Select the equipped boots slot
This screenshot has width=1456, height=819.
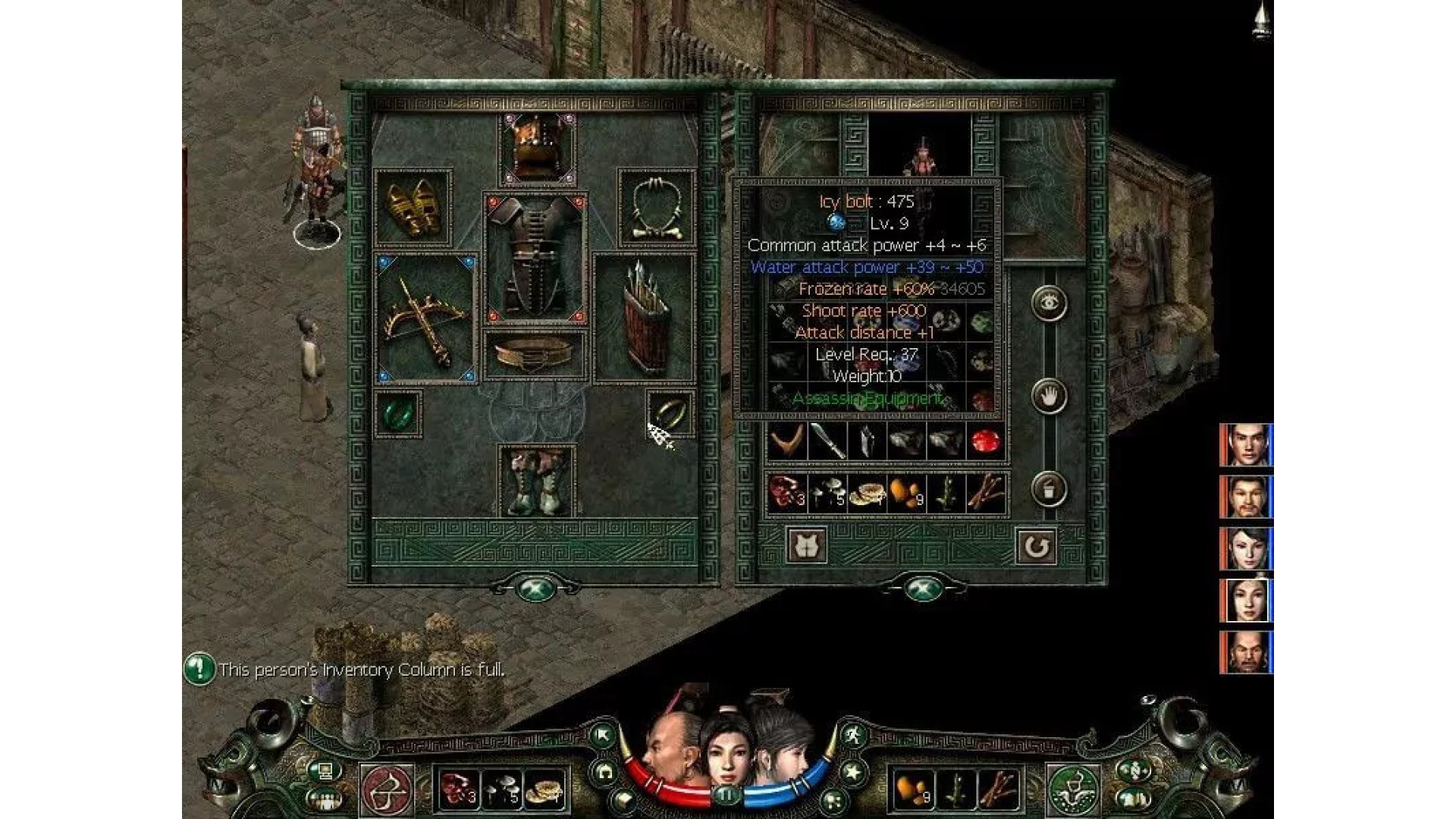(536, 482)
